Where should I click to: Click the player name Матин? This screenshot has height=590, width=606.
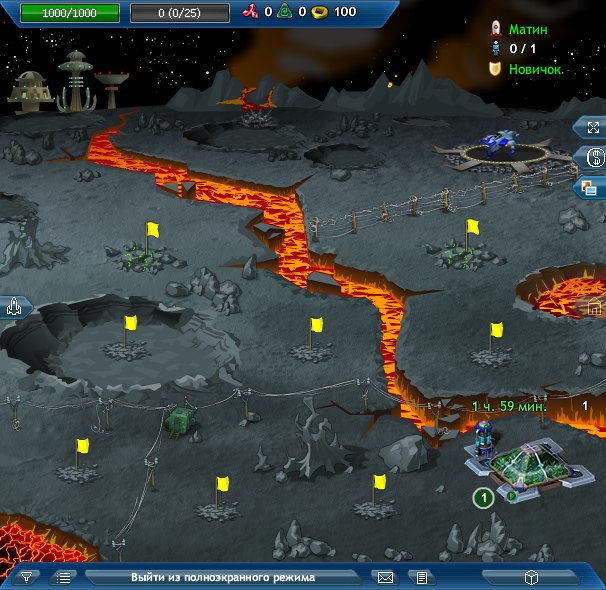tap(528, 30)
